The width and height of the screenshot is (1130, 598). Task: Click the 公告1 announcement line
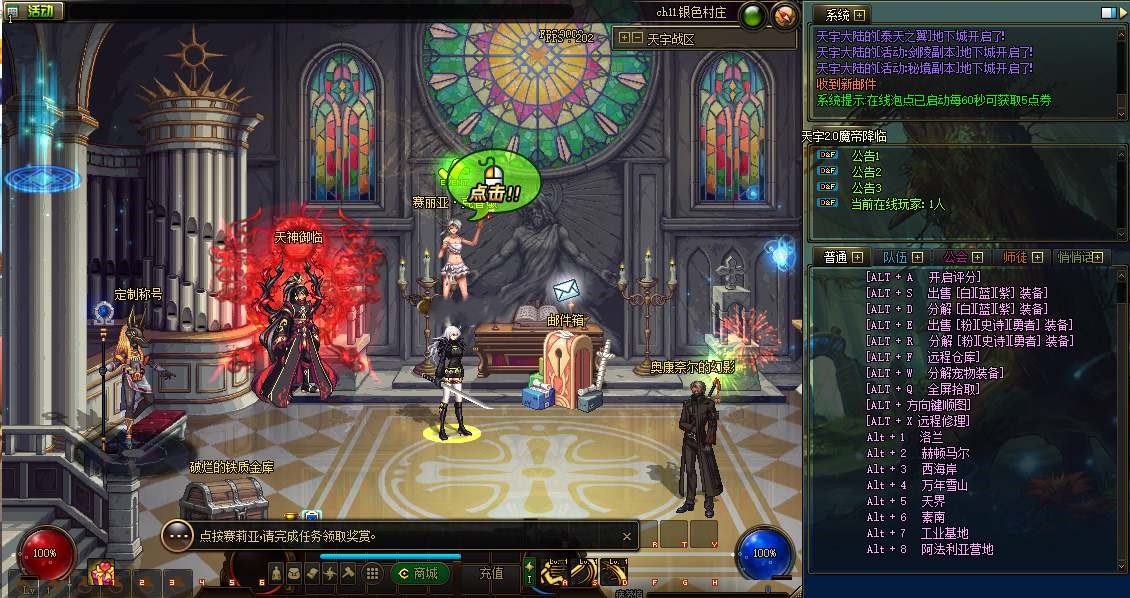click(865, 156)
